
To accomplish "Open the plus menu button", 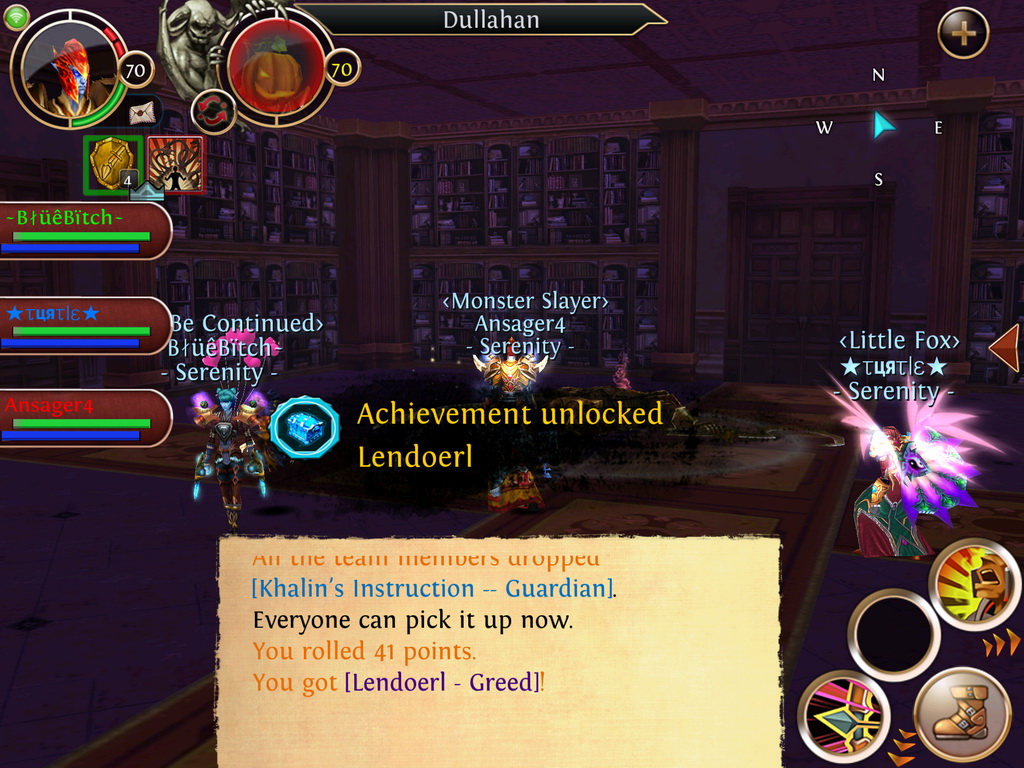I will [x=963, y=34].
